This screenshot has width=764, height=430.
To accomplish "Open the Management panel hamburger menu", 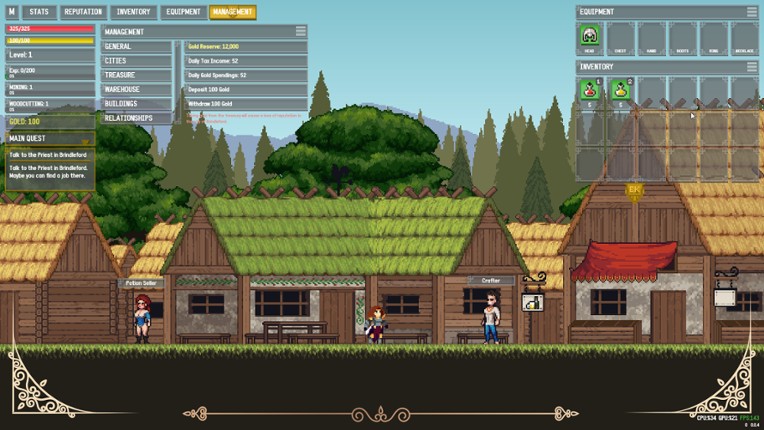I will pos(300,32).
